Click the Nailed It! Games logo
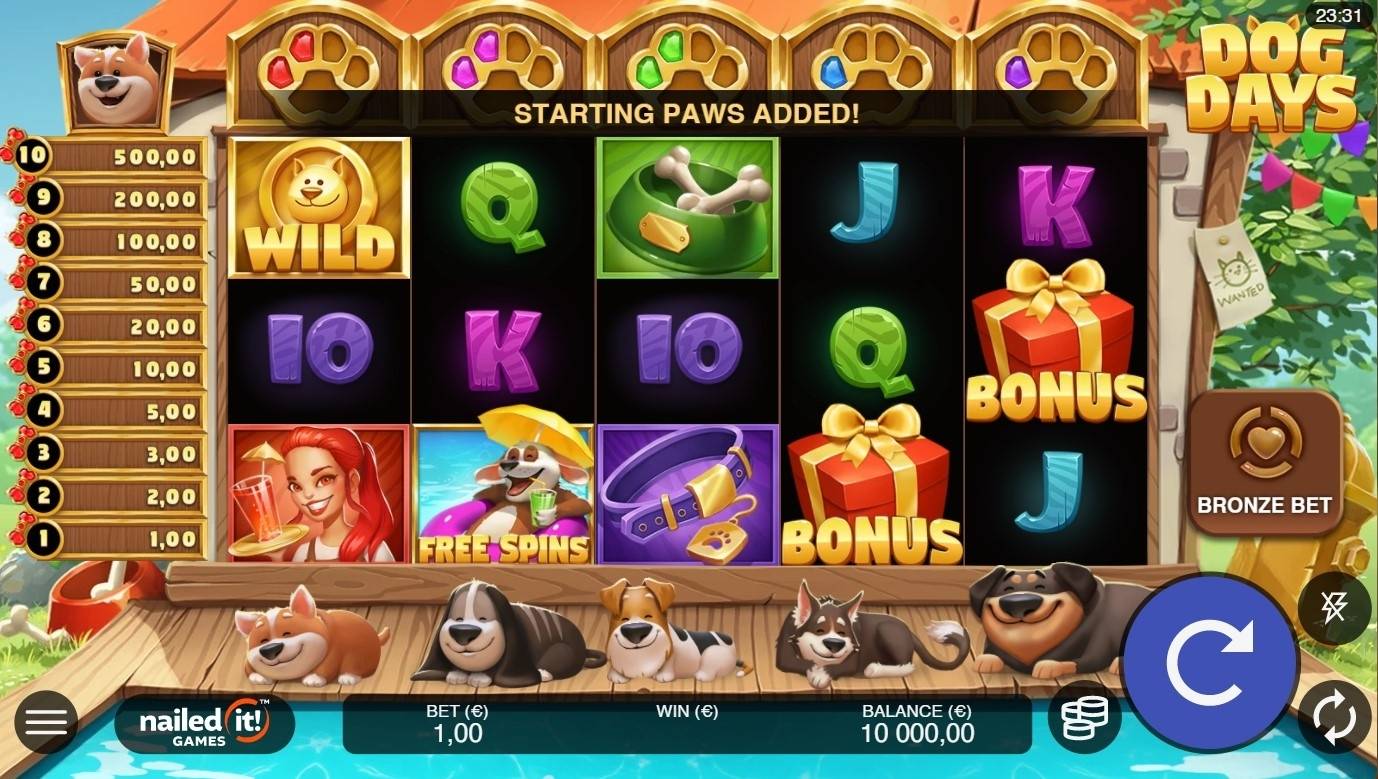This screenshot has width=1378, height=779. point(204,724)
